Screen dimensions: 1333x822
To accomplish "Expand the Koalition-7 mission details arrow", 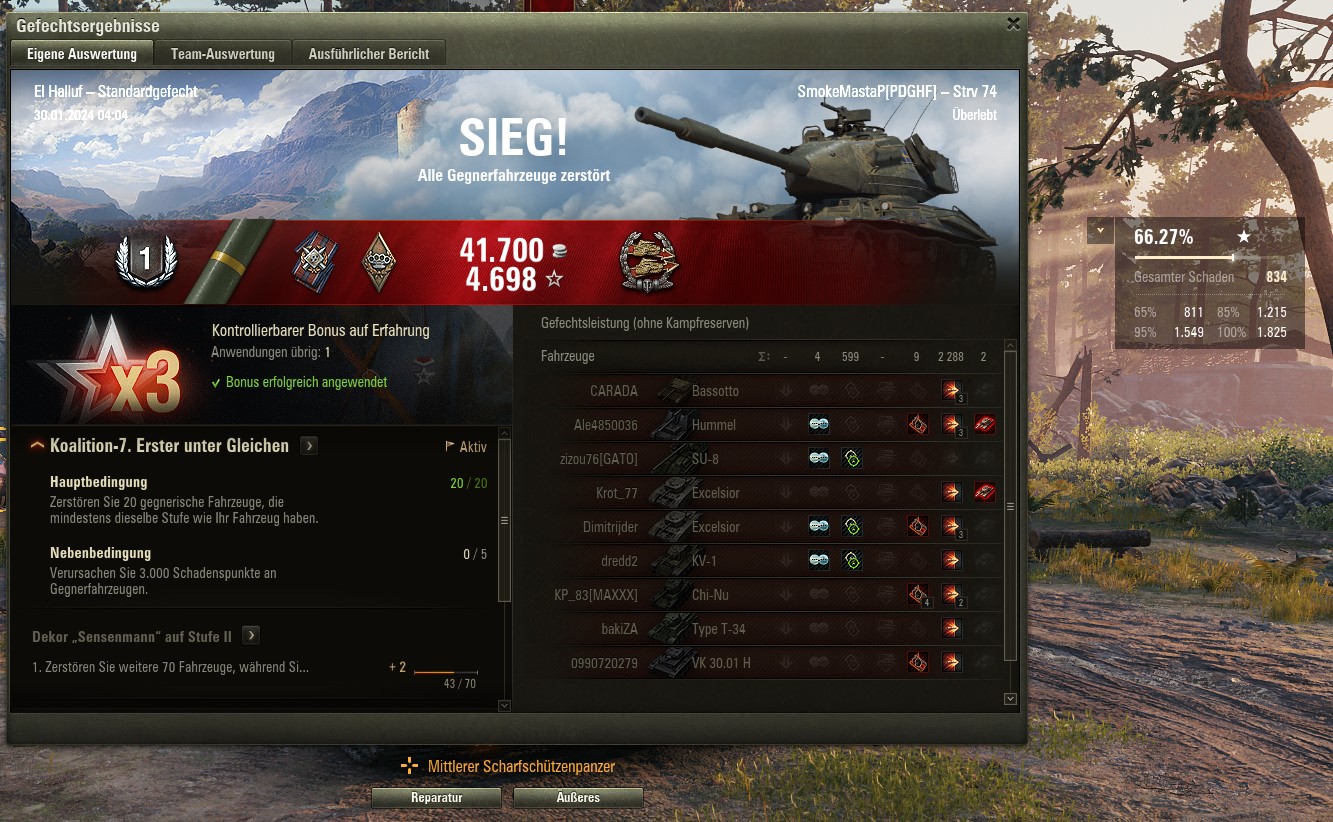I will click(x=309, y=445).
